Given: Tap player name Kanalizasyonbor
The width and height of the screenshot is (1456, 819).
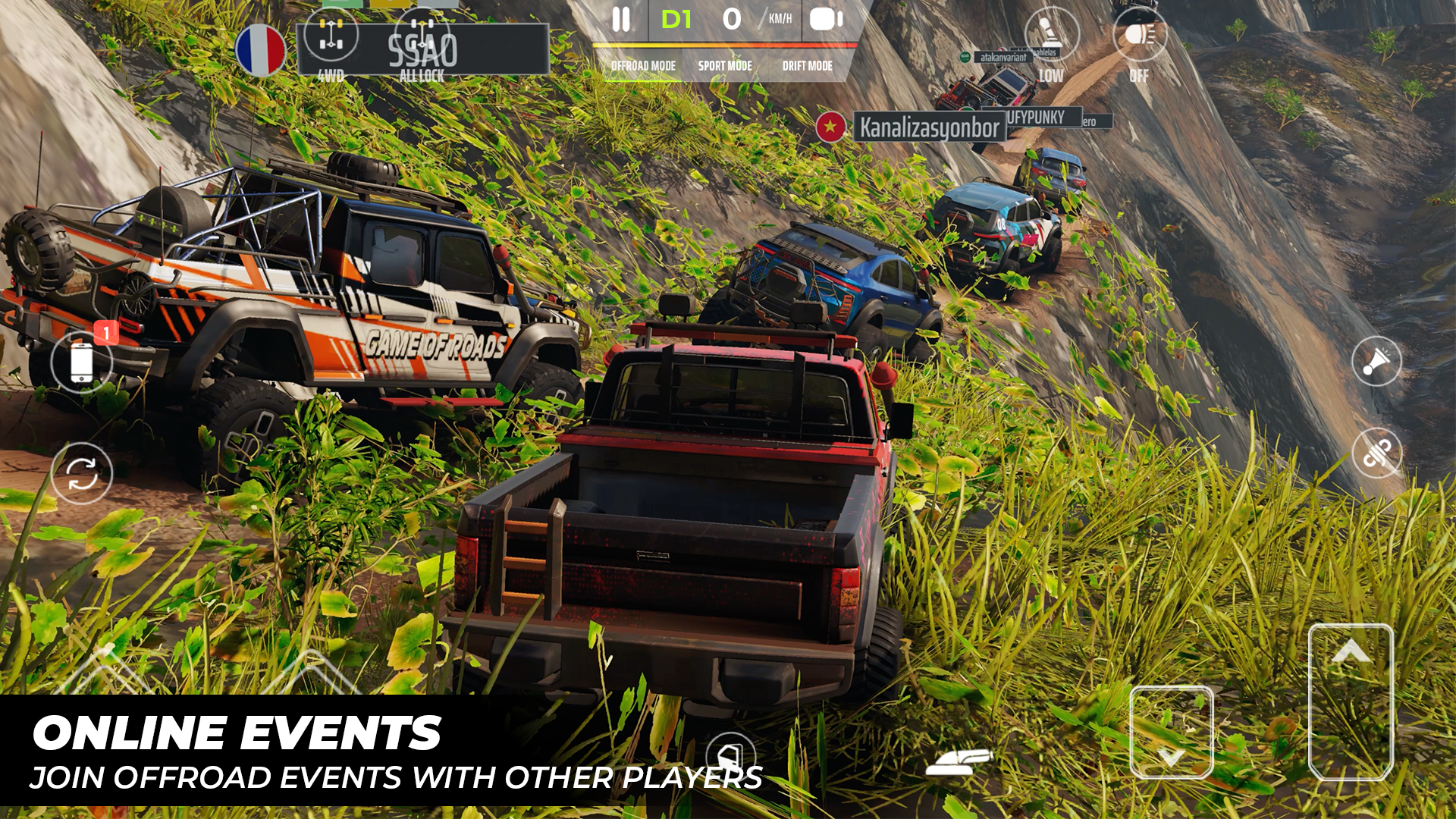Looking at the screenshot, I should tap(929, 125).
